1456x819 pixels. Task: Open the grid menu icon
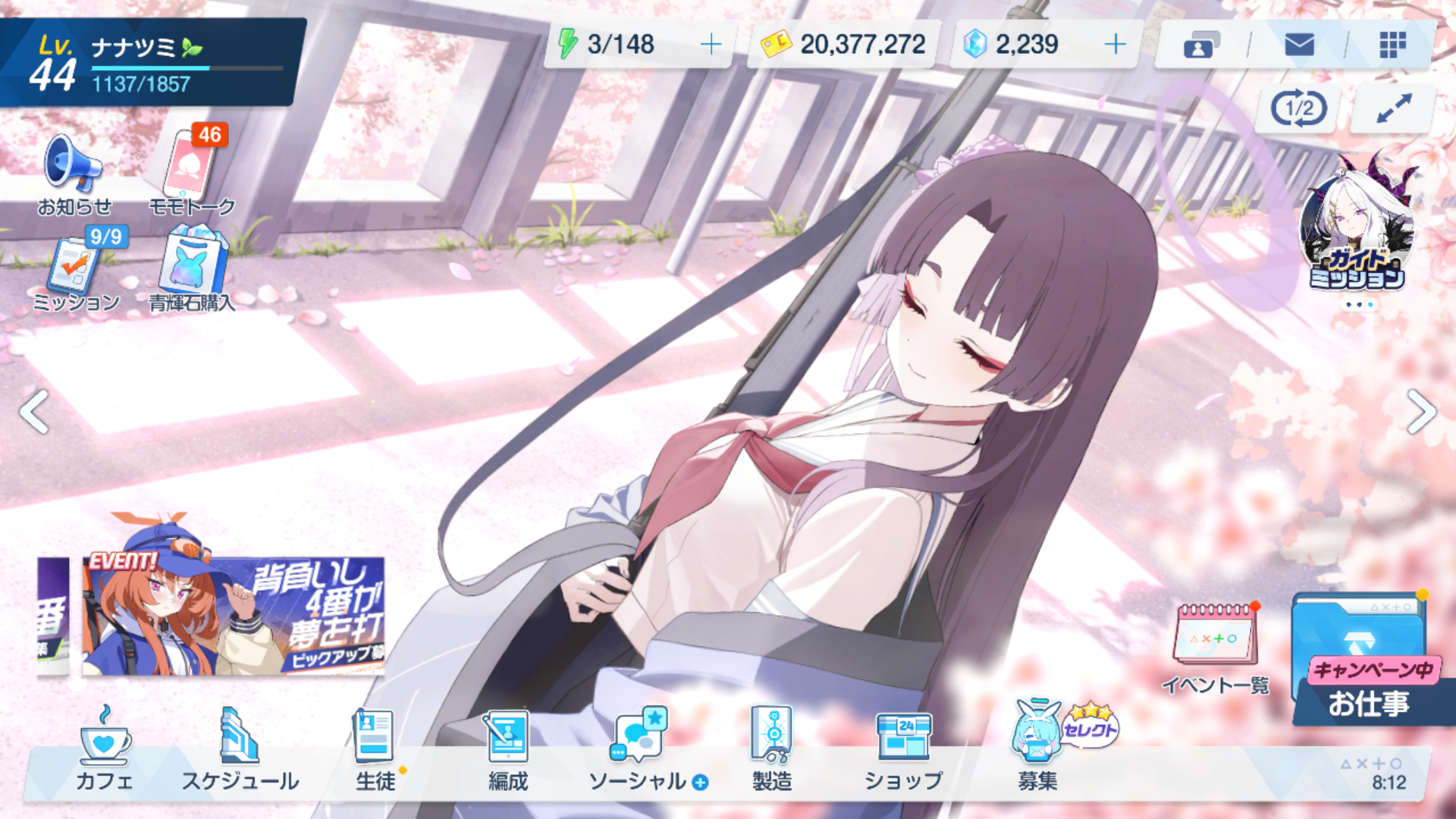(x=1392, y=45)
